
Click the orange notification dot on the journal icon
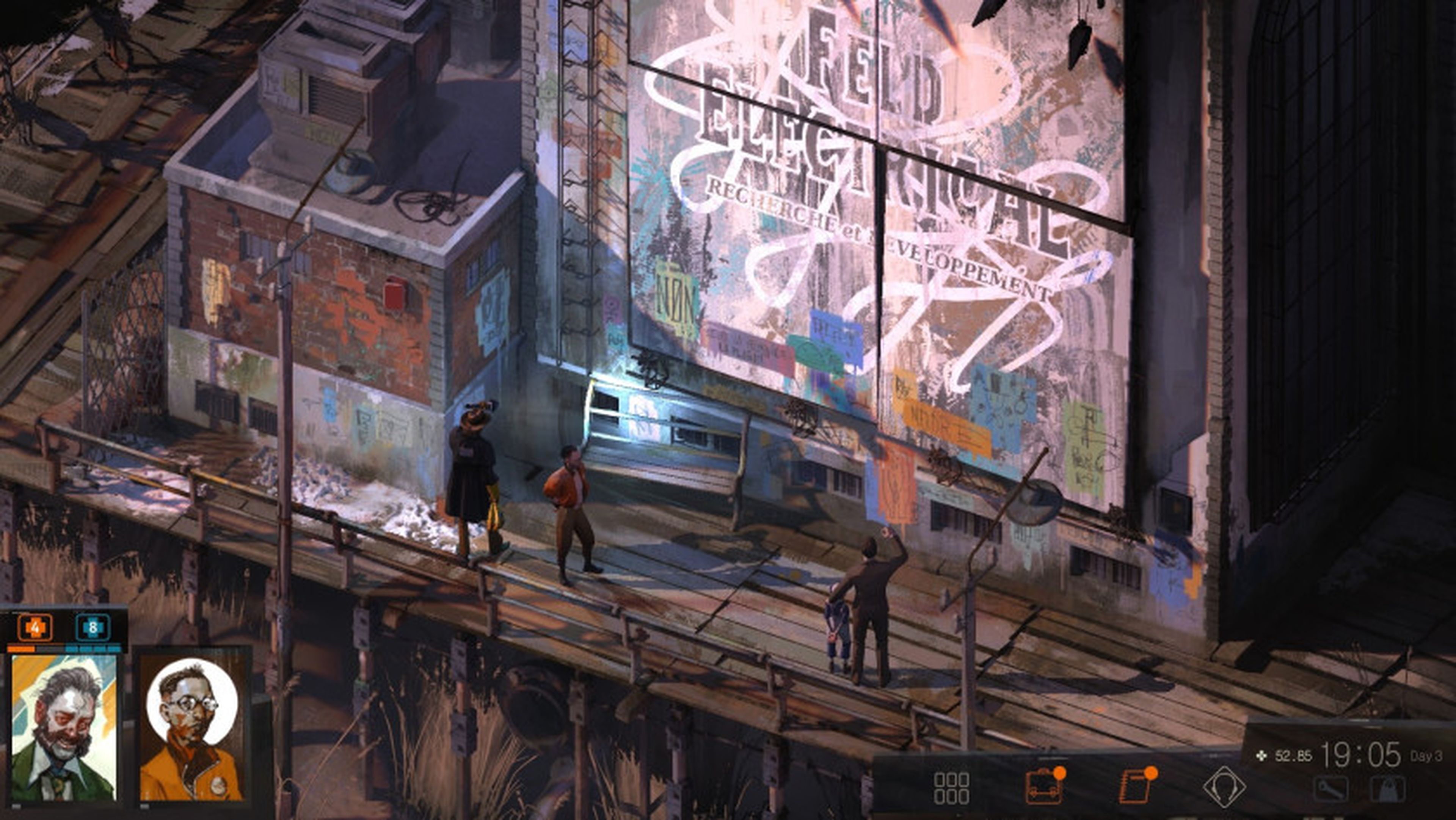(1152, 773)
